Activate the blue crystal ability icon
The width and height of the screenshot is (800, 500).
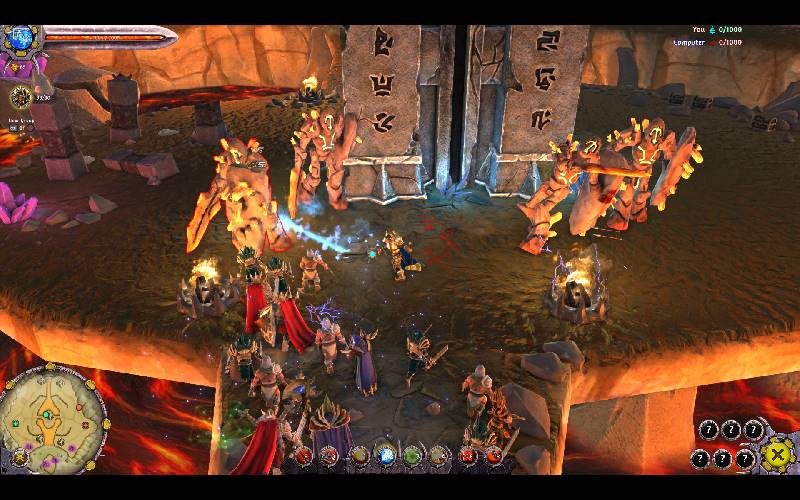pyautogui.click(x=384, y=457)
